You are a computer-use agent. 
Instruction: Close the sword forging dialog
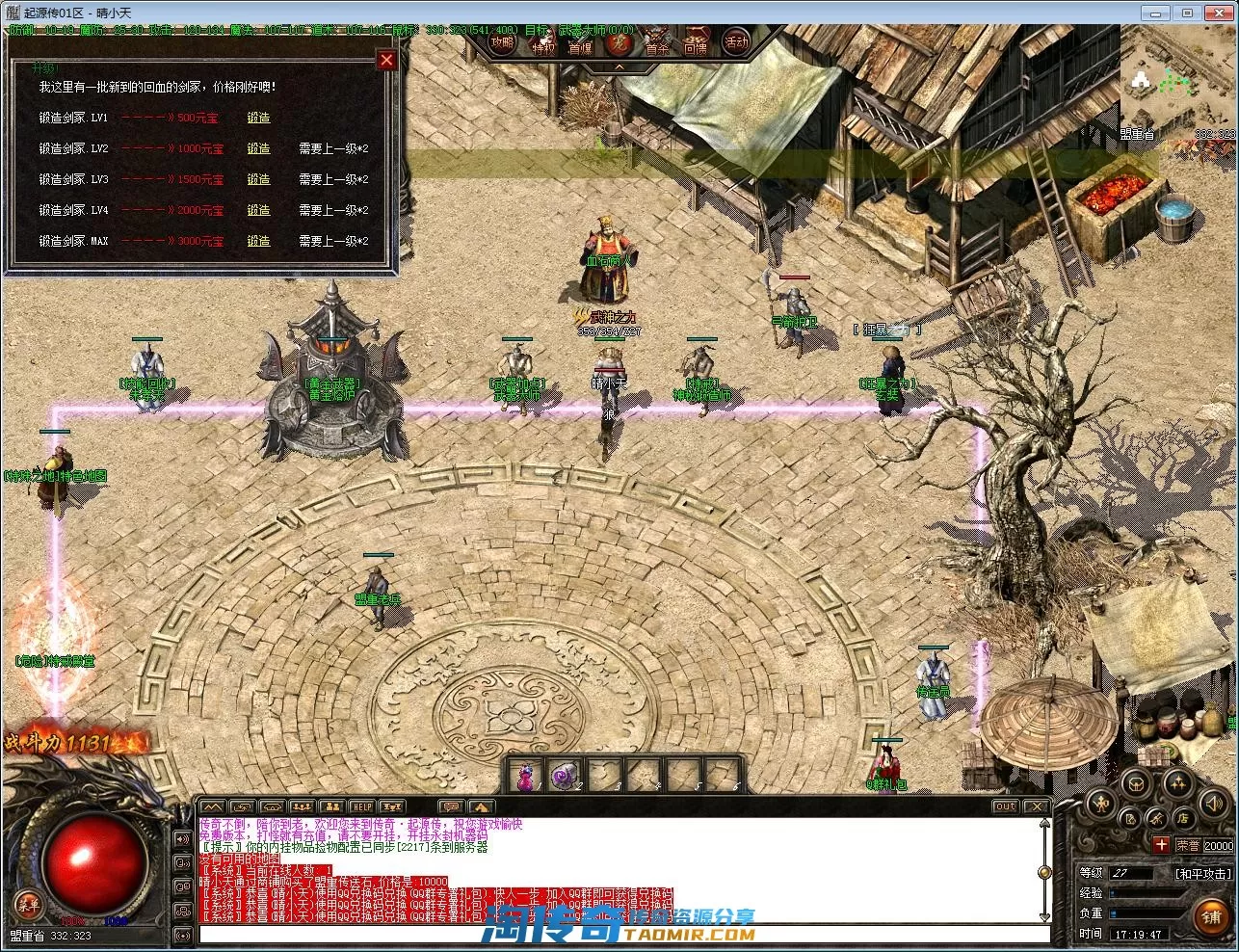click(386, 61)
